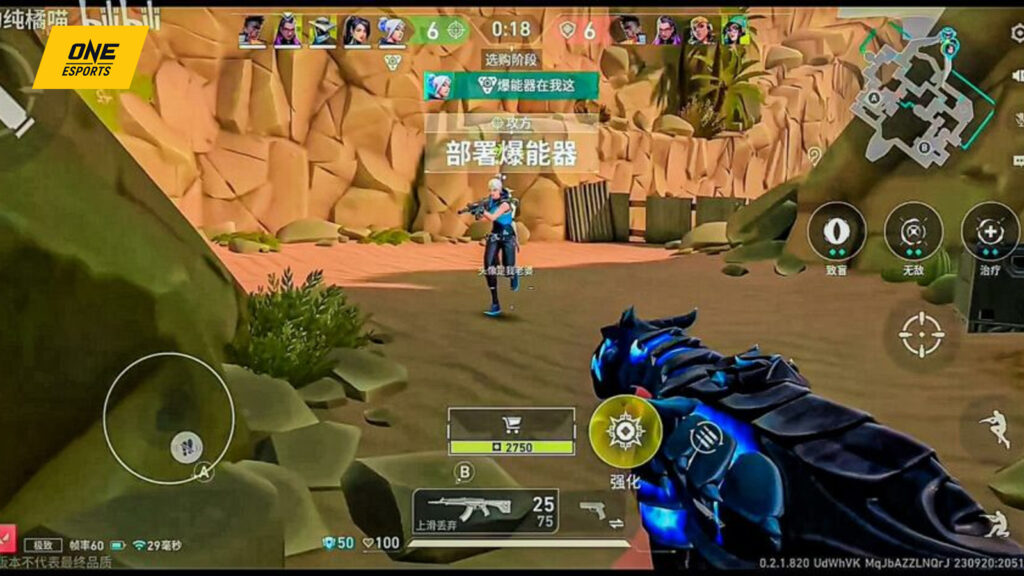The image size is (1024, 576).
Task: Activate the 无敌 ability button
Action: pos(913,231)
